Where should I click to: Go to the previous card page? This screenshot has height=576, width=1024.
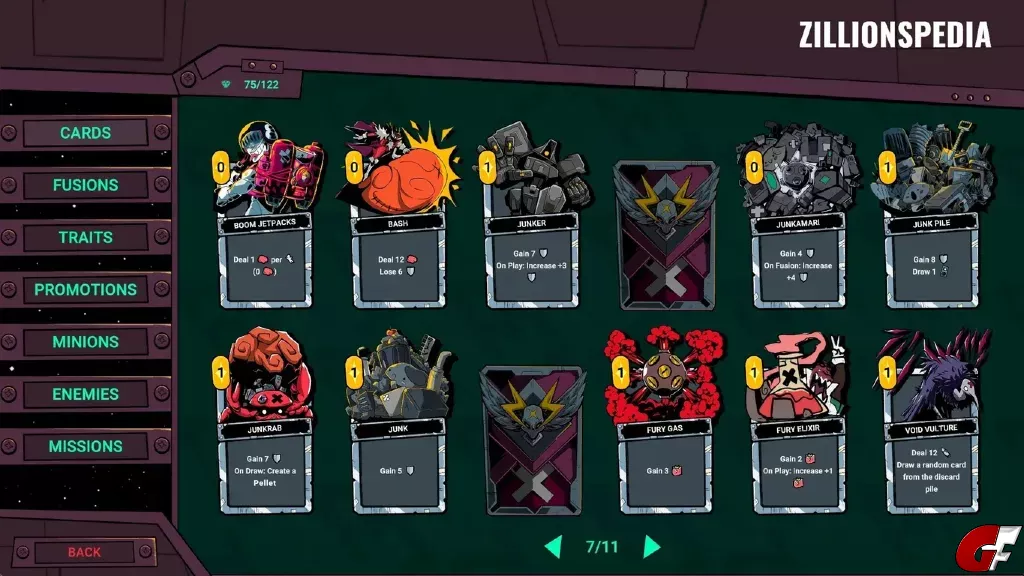click(x=553, y=547)
